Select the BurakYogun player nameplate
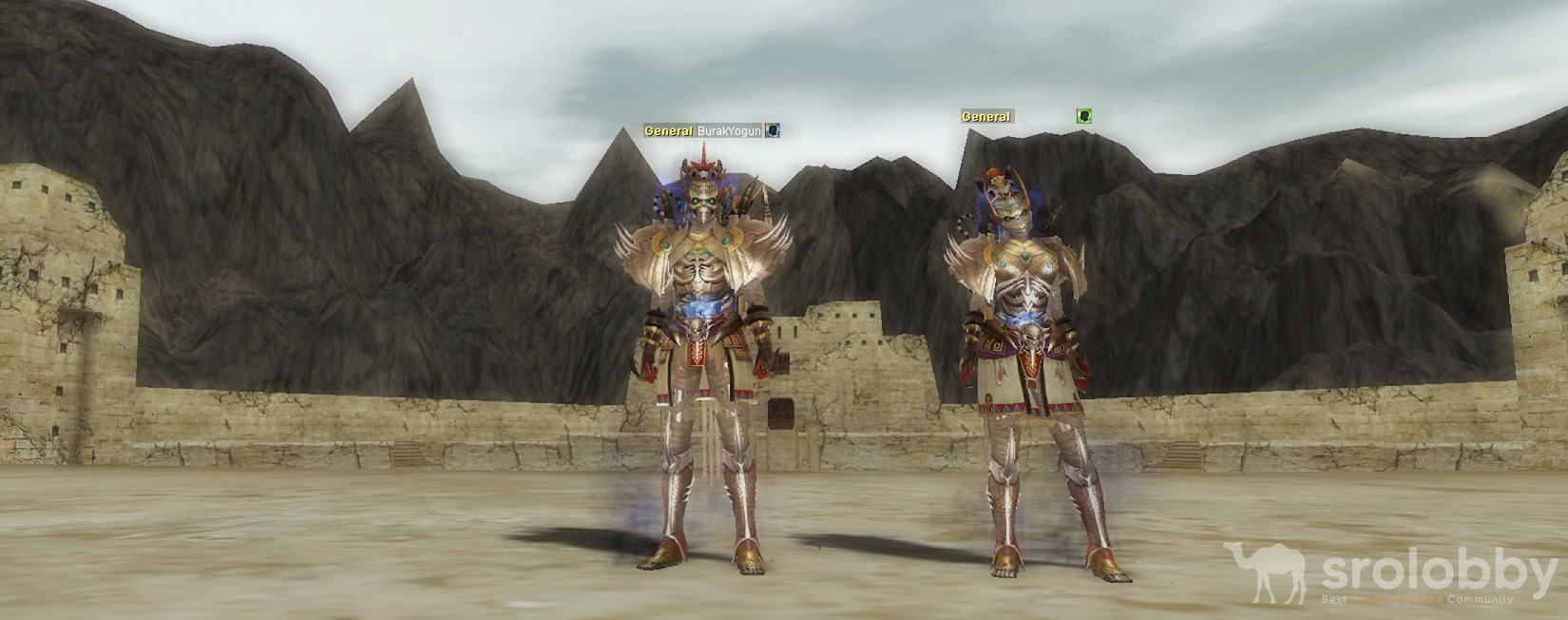Image resolution: width=1568 pixels, height=620 pixels. coord(729,131)
